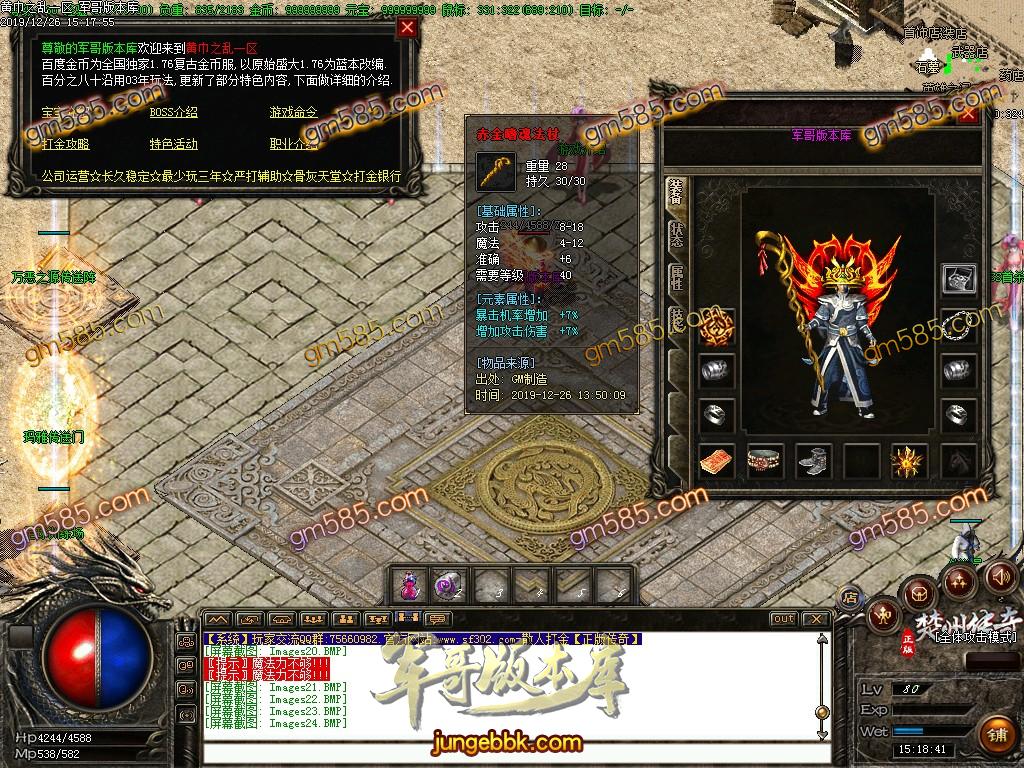Open the shop with the 铺 button
Image resolution: width=1024 pixels, height=768 pixels.
tap(995, 734)
